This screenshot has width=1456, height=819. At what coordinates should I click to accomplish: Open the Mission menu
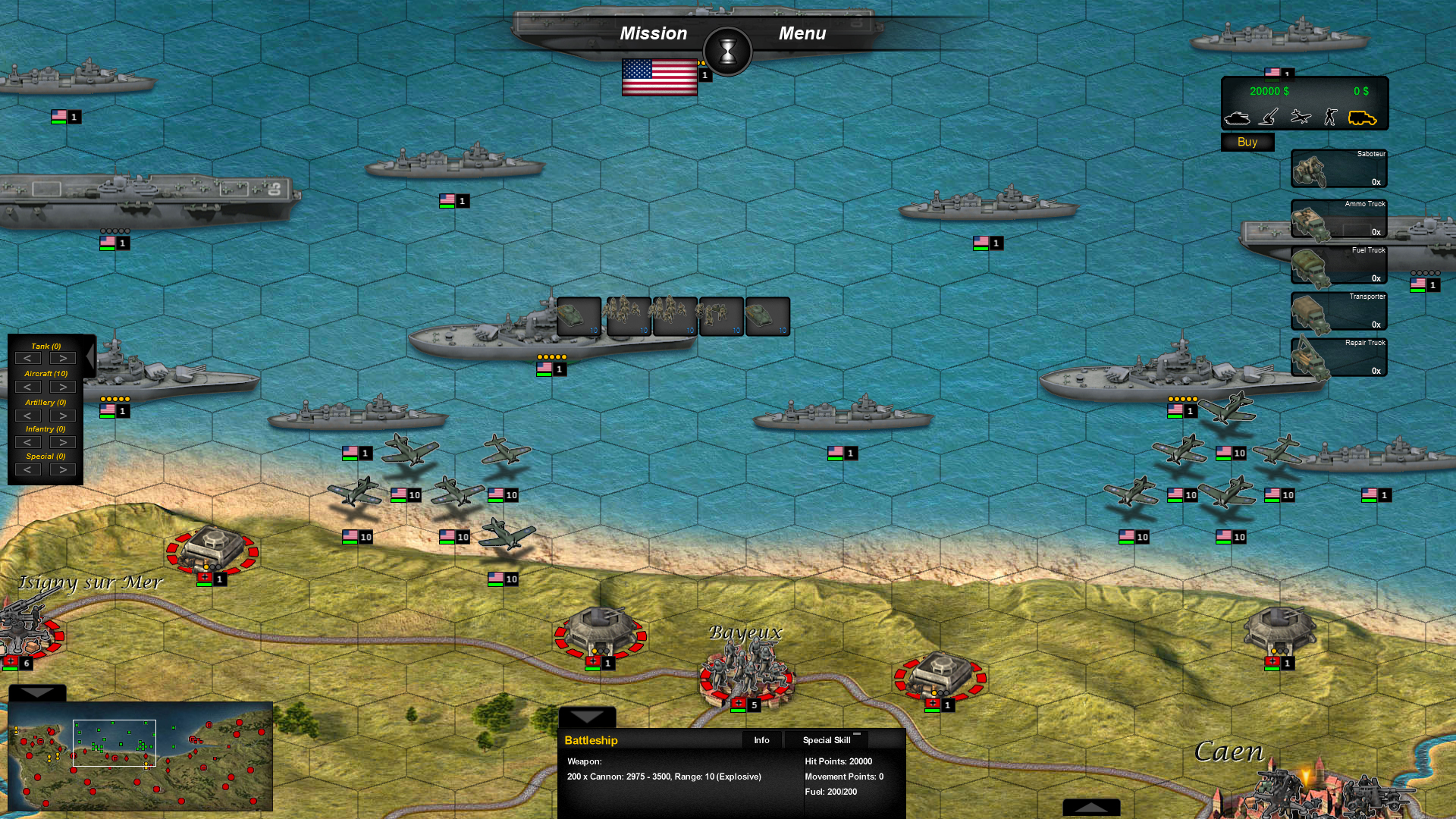654,33
